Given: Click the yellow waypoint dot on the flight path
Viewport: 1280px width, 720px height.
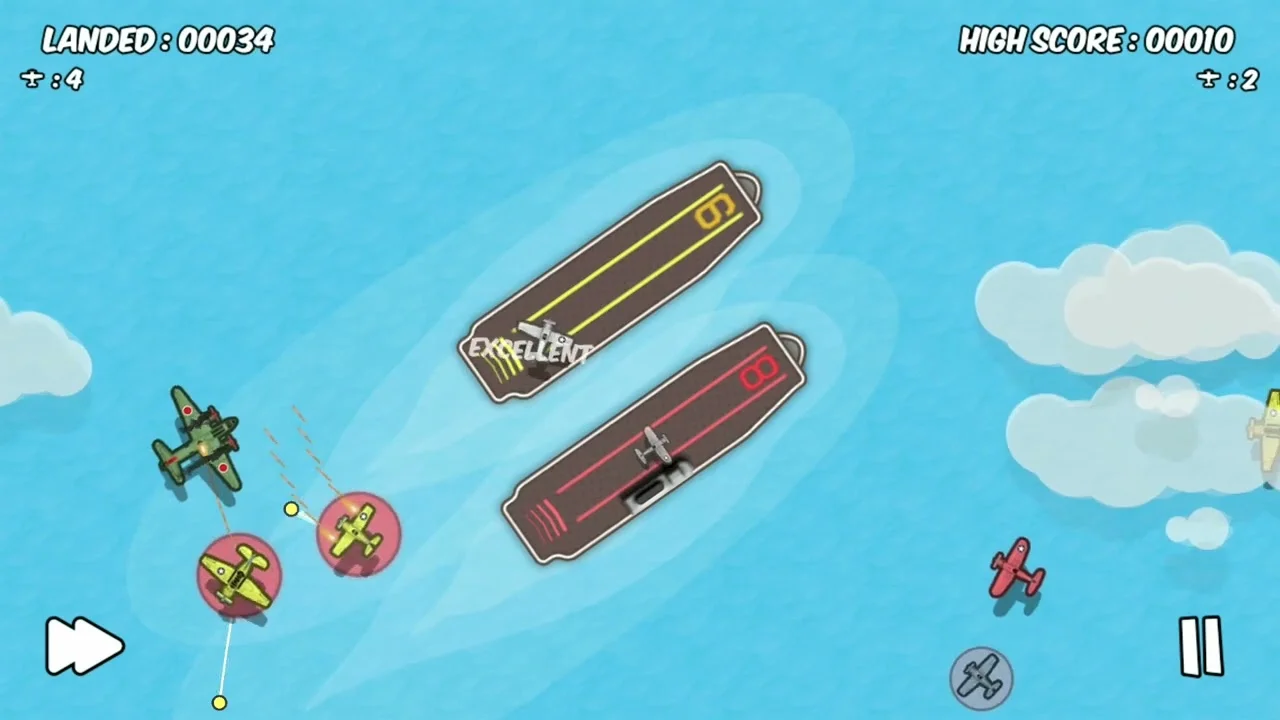Looking at the screenshot, I should coord(290,510).
